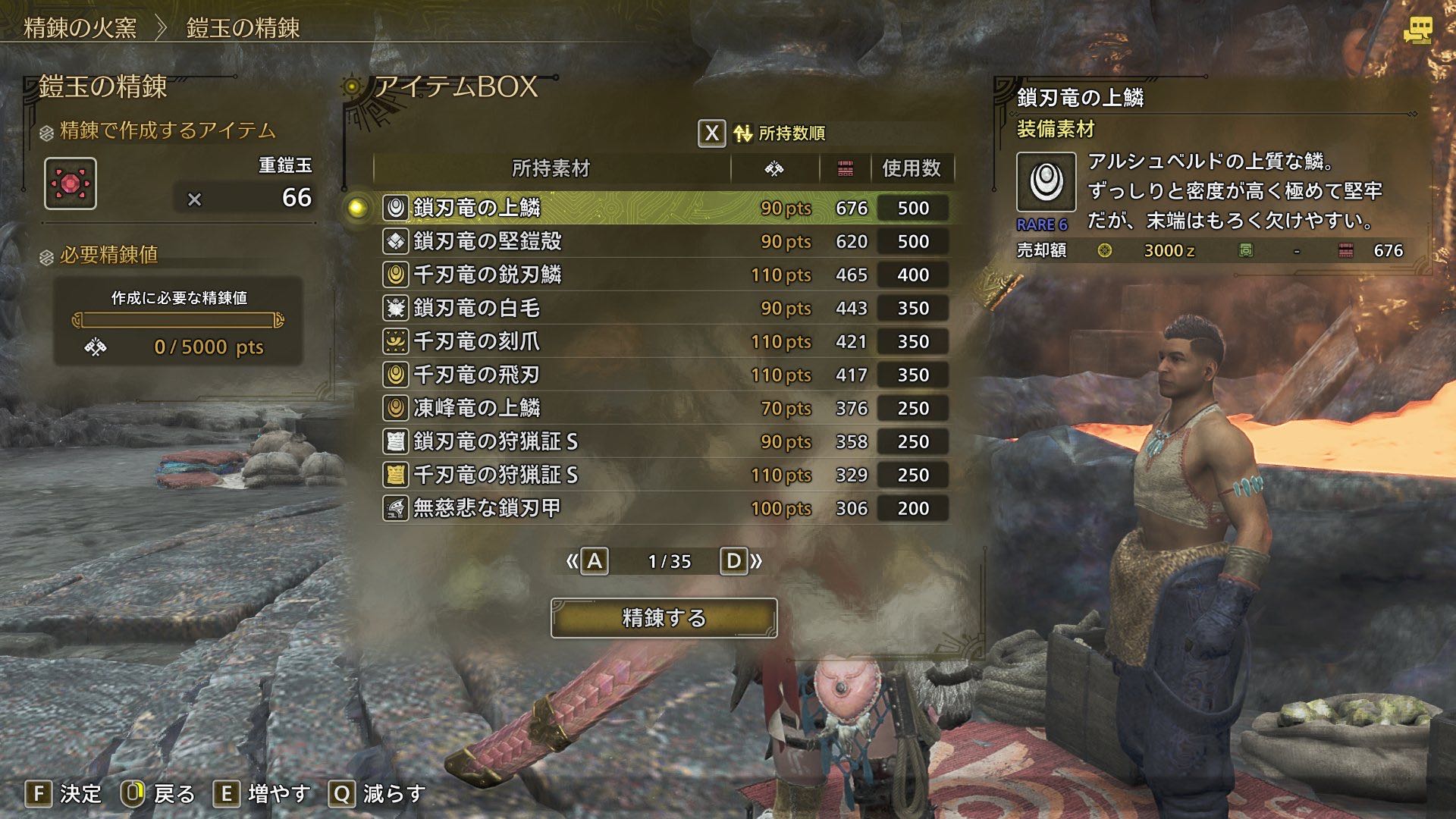
Task: Click the 鎖刃竜の上鱗 detail icon
Action: pyautogui.click(x=1046, y=182)
